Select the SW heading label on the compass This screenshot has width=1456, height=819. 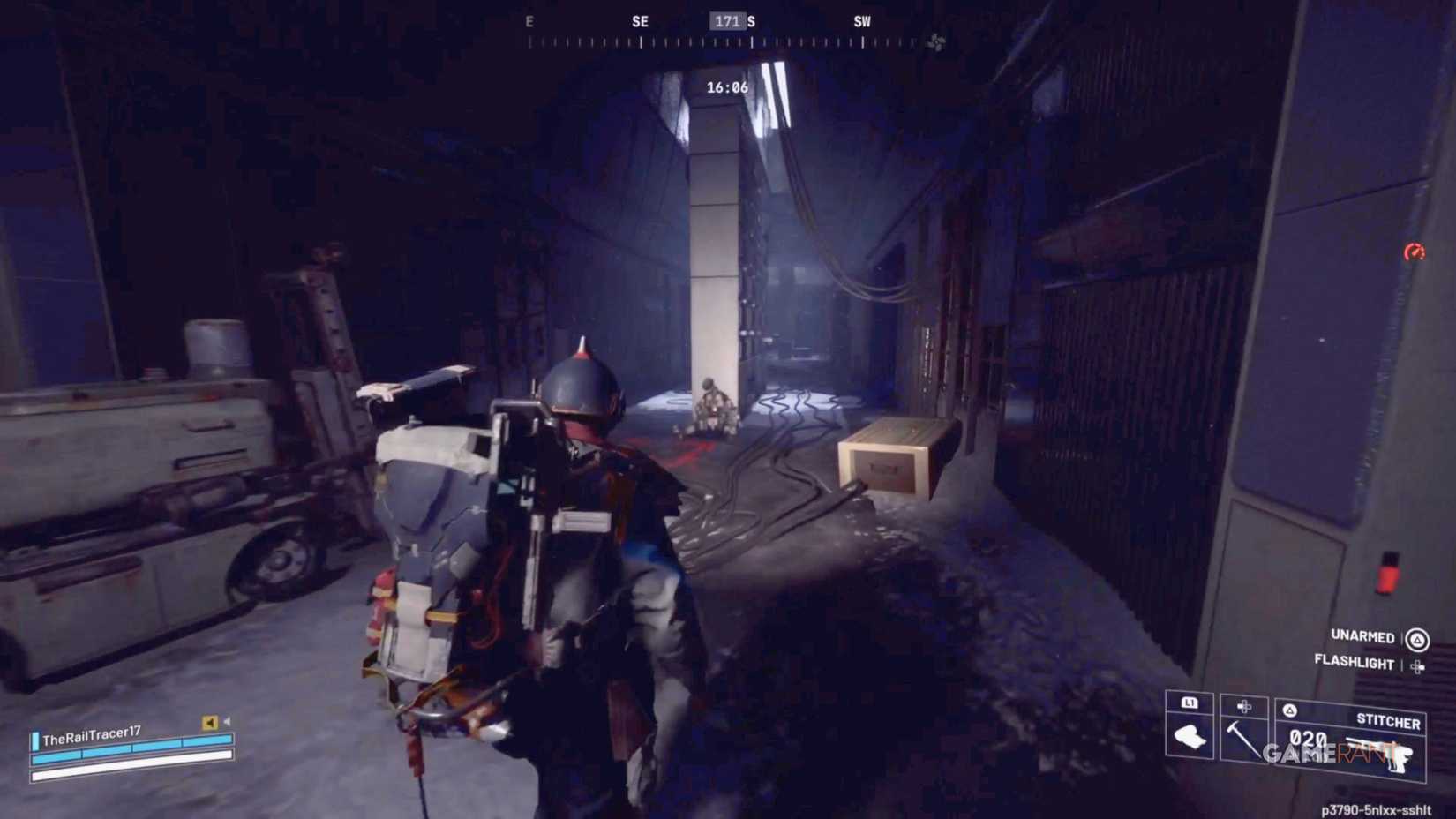tap(860, 22)
